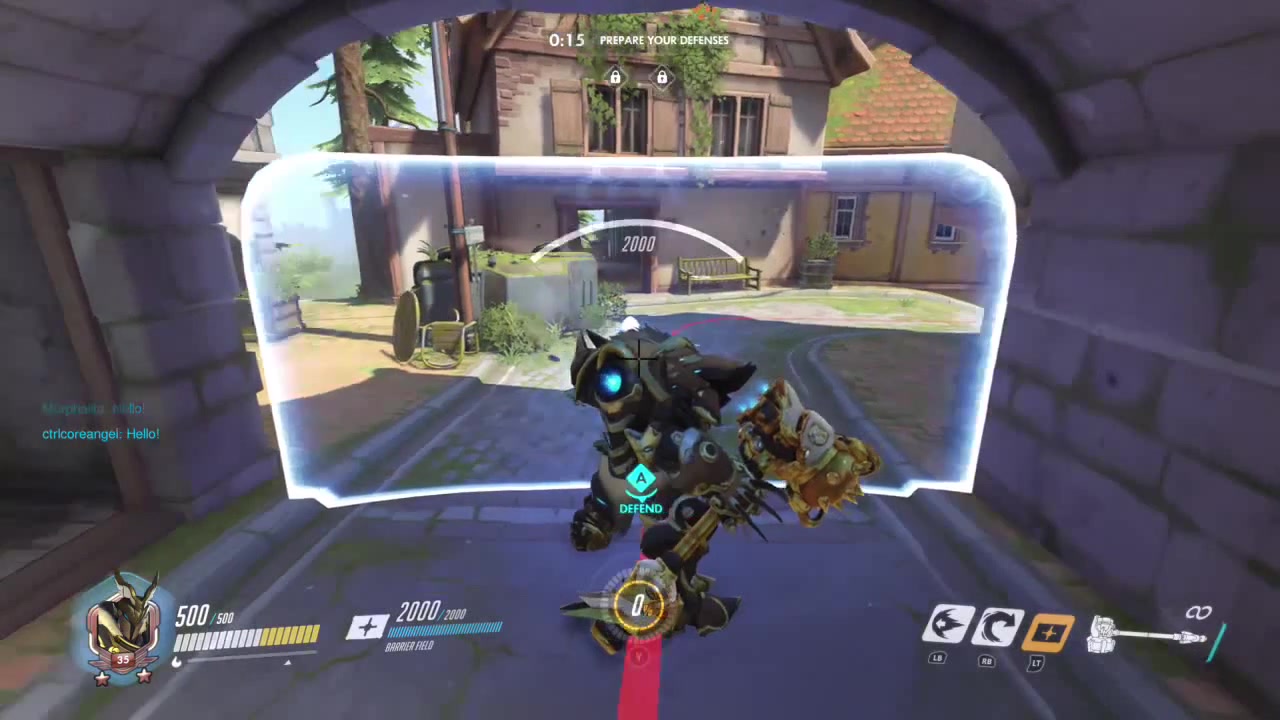Click the match timer showing 0:15
This screenshot has height=720, width=1280.
(x=566, y=40)
